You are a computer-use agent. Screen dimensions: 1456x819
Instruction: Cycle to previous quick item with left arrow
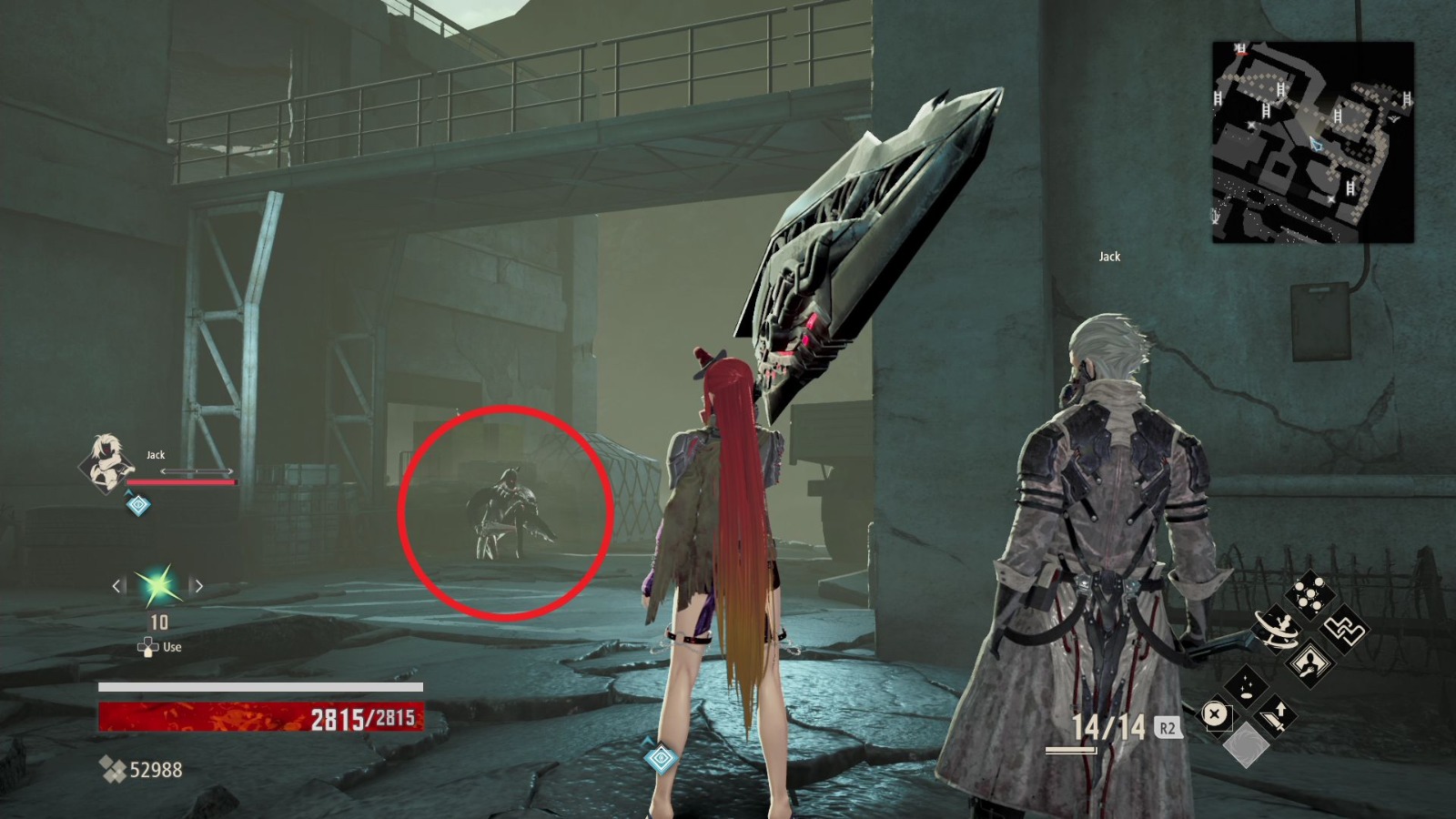(x=116, y=585)
